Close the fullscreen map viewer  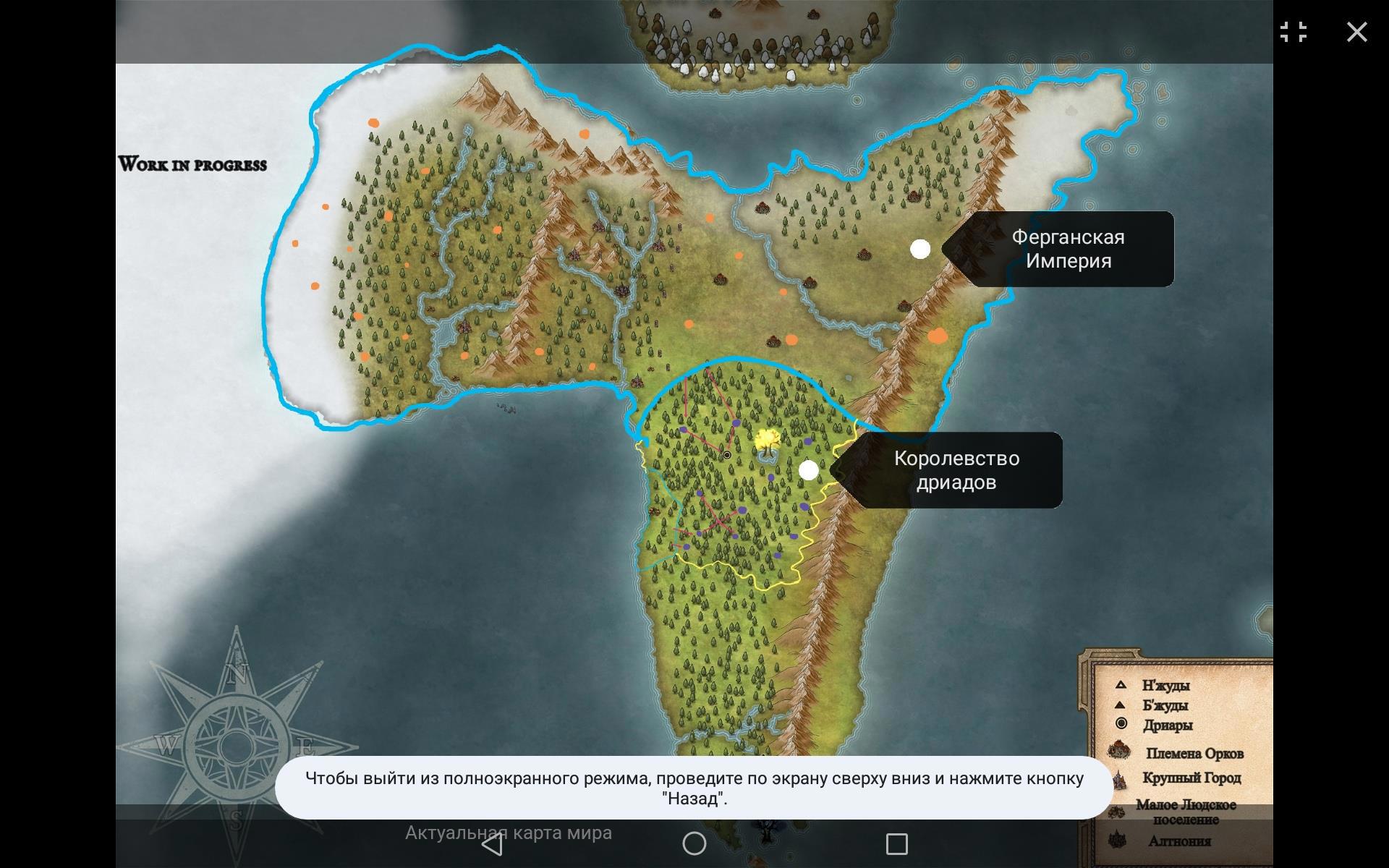click(1356, 32)
